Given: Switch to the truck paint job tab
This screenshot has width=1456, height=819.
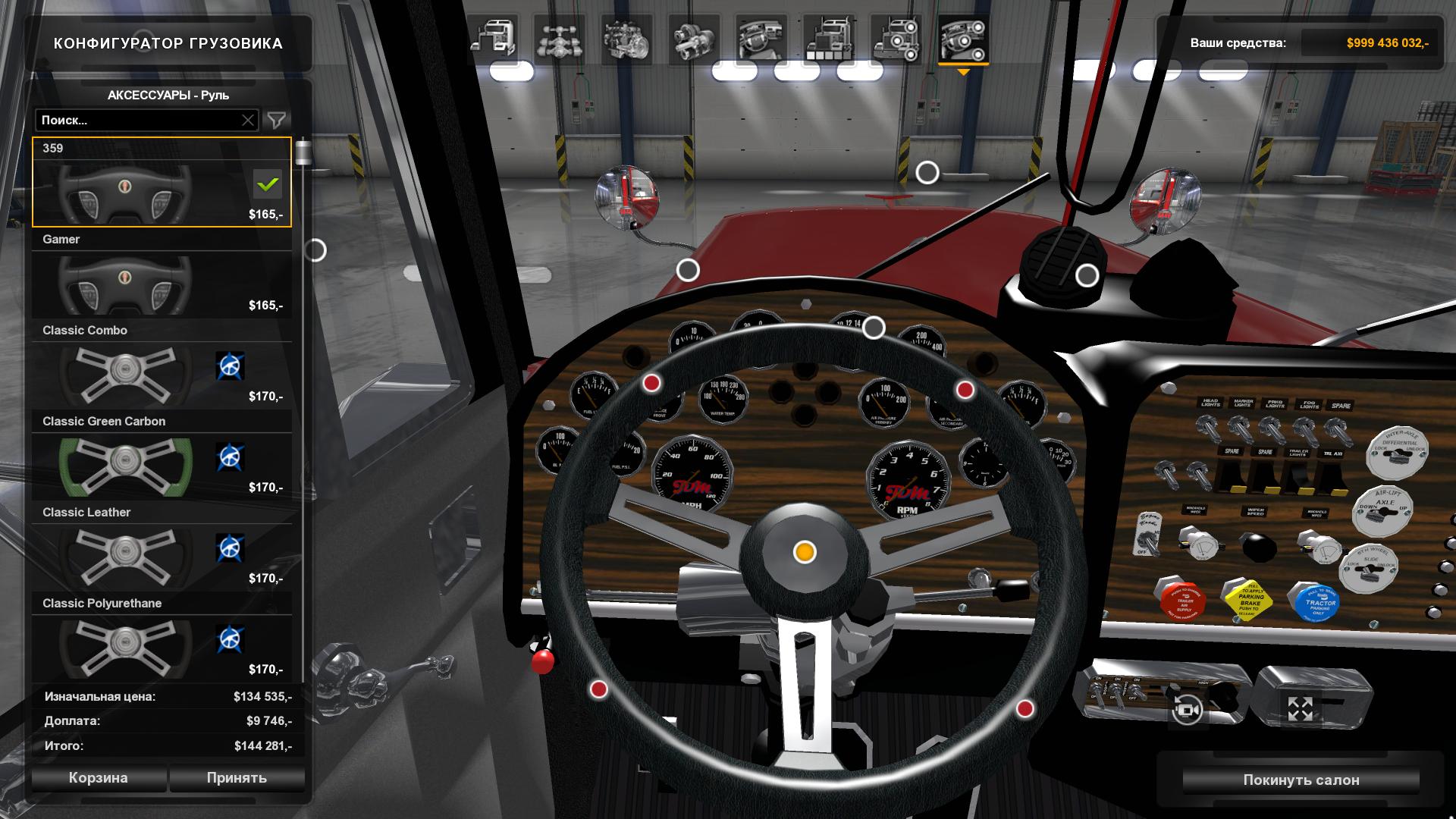Looking at the screenshot, I should click(828, 39).
